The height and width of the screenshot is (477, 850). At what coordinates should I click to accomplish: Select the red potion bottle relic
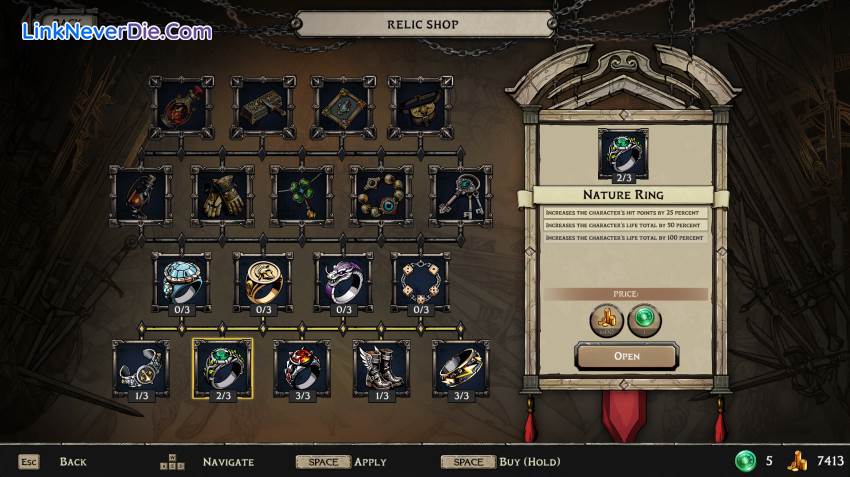(x=182, y=108)
